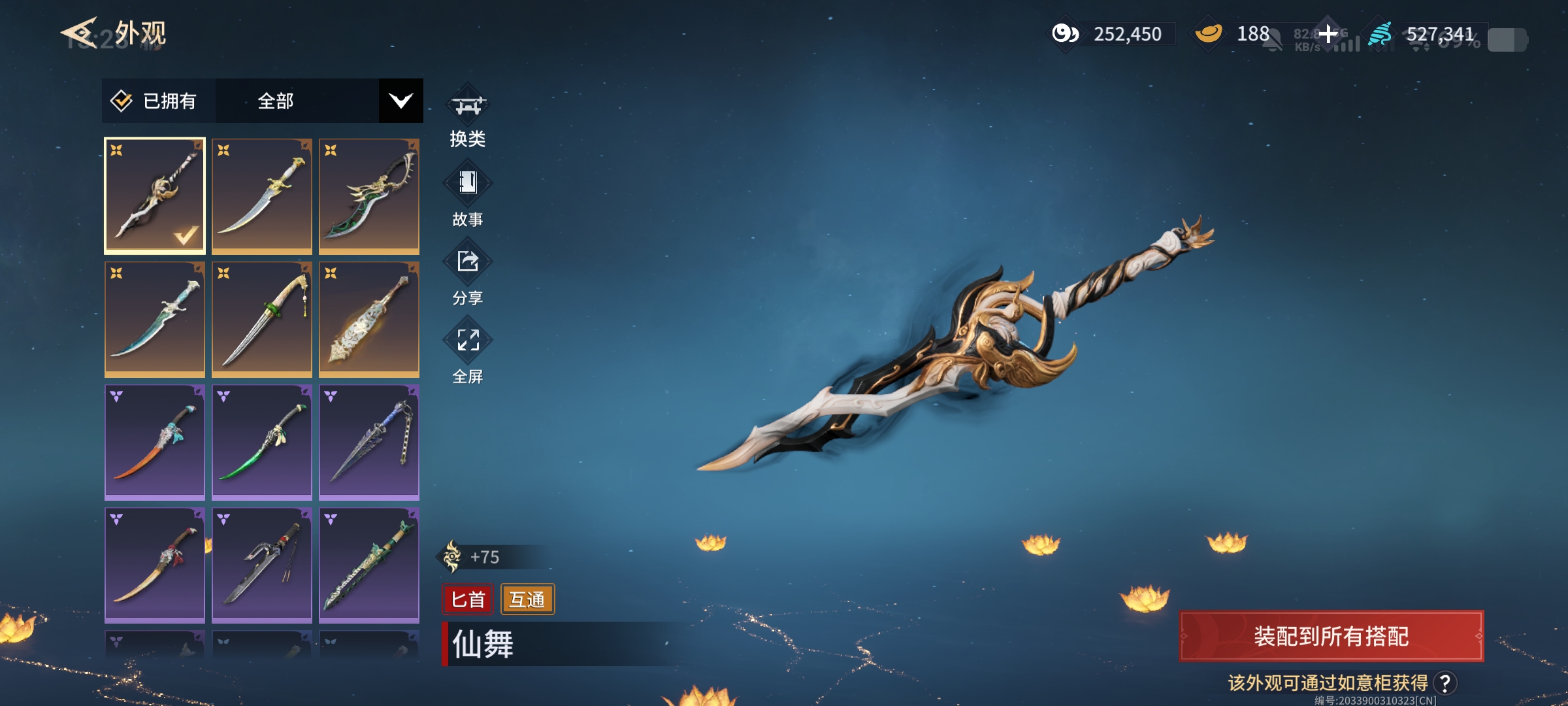Screen dimensions: 1568x706
Task: Choose the emerald green curved dagger
Action: [x=262, y=441]
